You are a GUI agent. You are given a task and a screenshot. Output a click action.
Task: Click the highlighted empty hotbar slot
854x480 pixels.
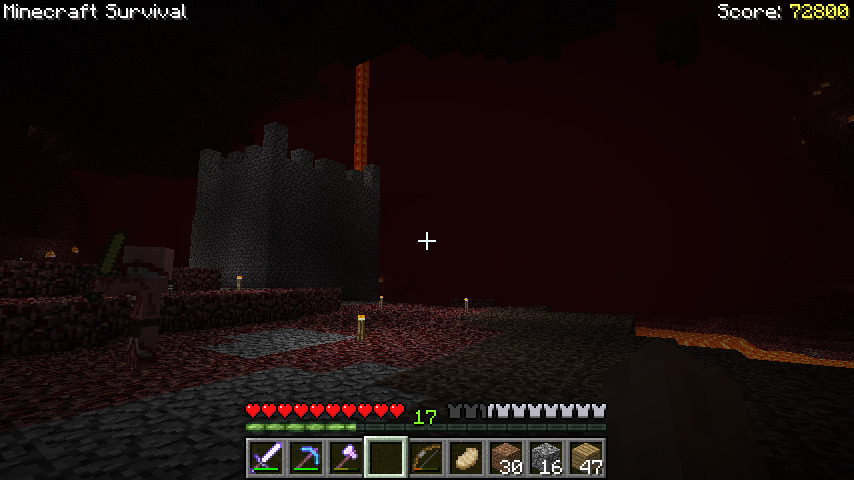386,458
